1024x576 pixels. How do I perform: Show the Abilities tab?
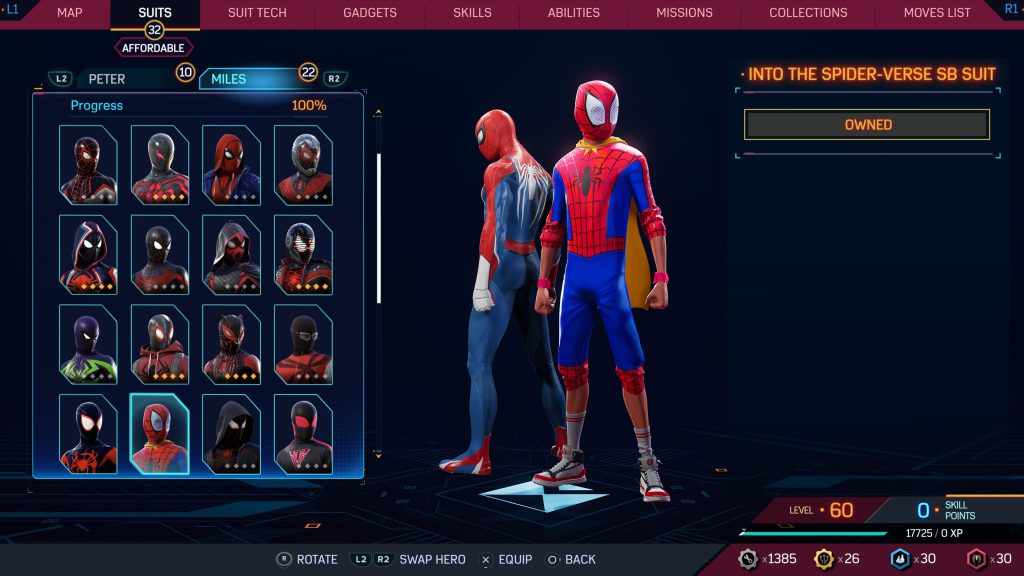[574, 13]
